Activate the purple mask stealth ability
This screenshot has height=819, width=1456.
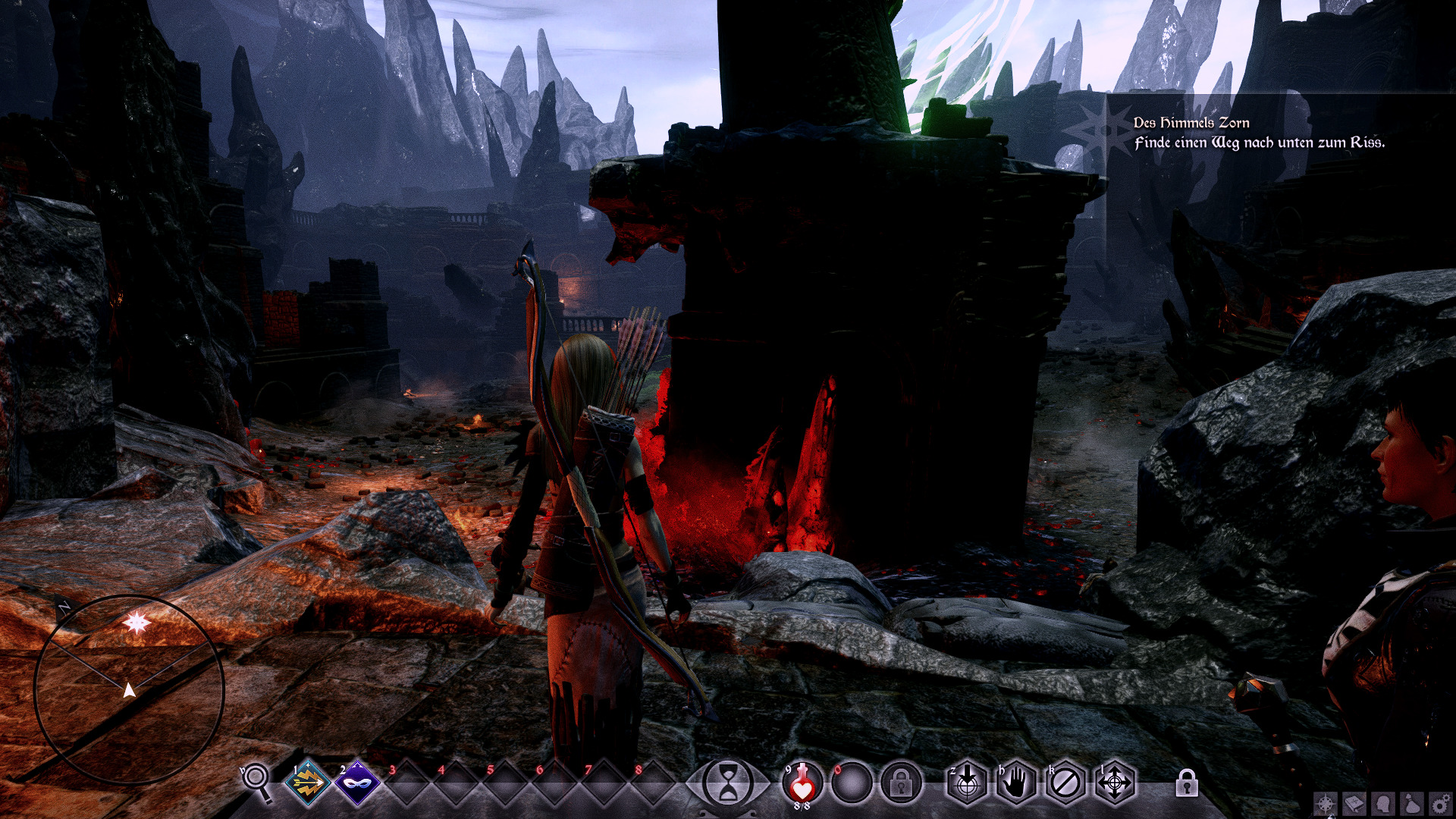(357, 783)
